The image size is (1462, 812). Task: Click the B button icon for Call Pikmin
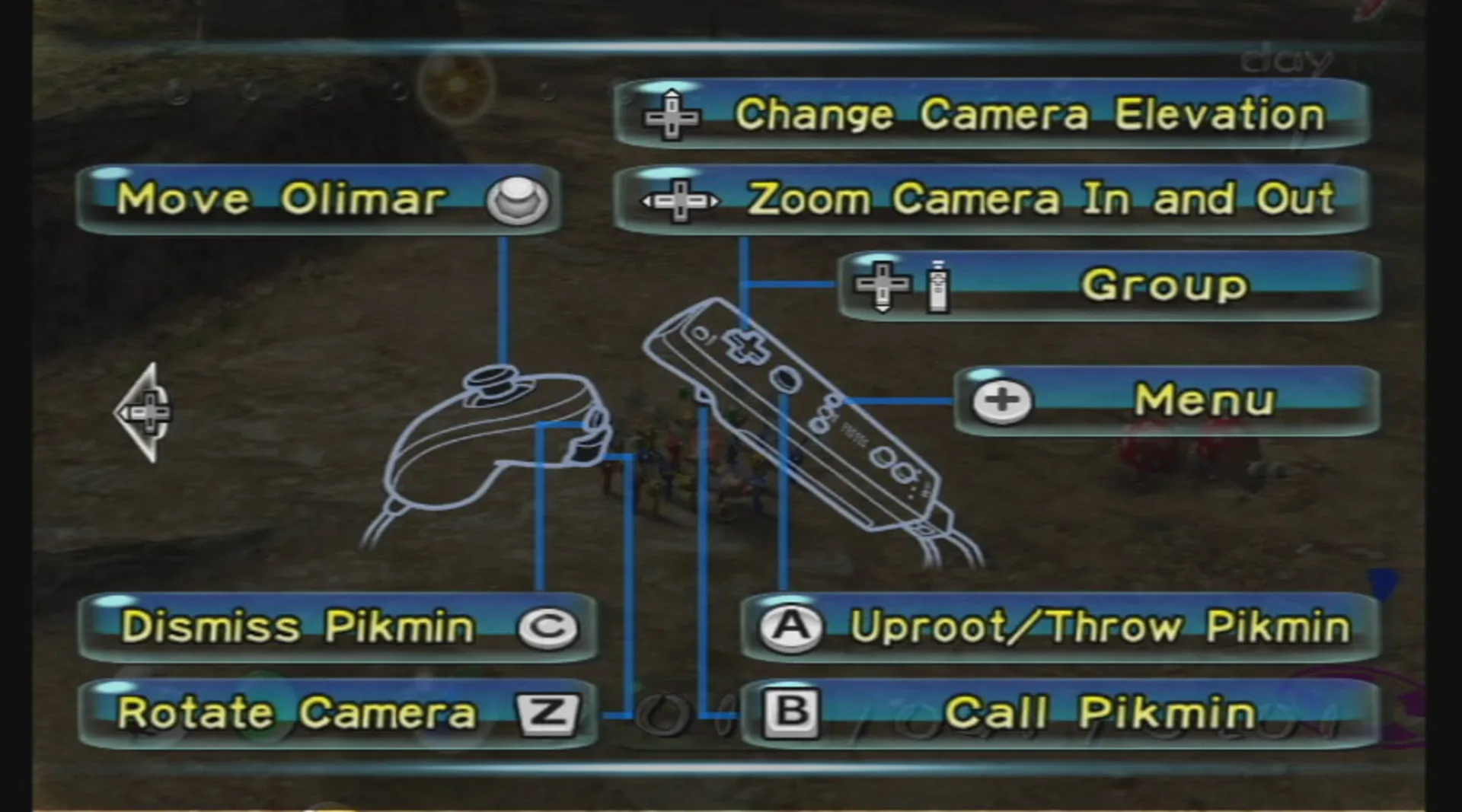coord(792,712)
